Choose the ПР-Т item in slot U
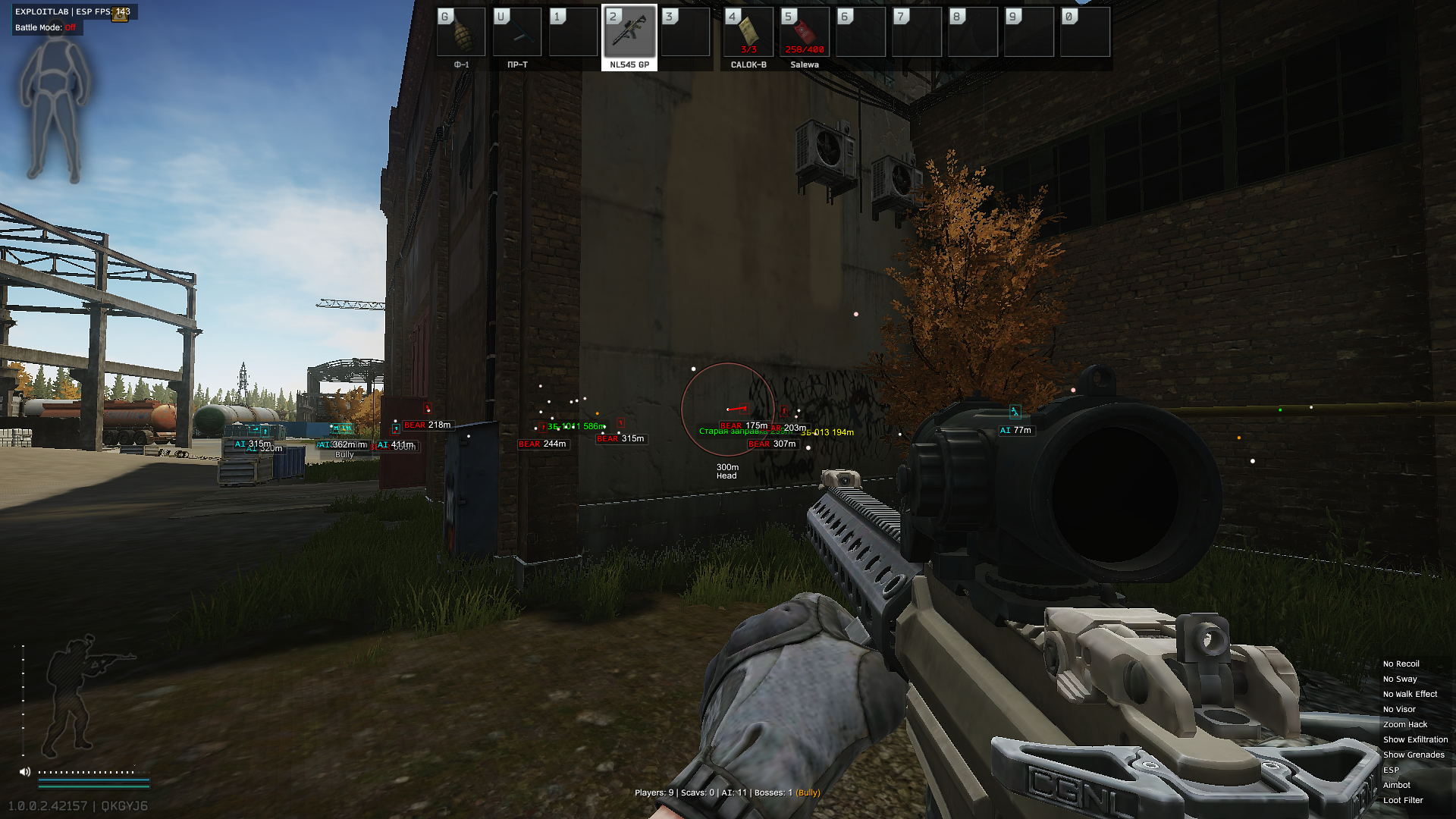This screenshot has height=819, width=1456. pyautogui.click(x=517, y=33)
